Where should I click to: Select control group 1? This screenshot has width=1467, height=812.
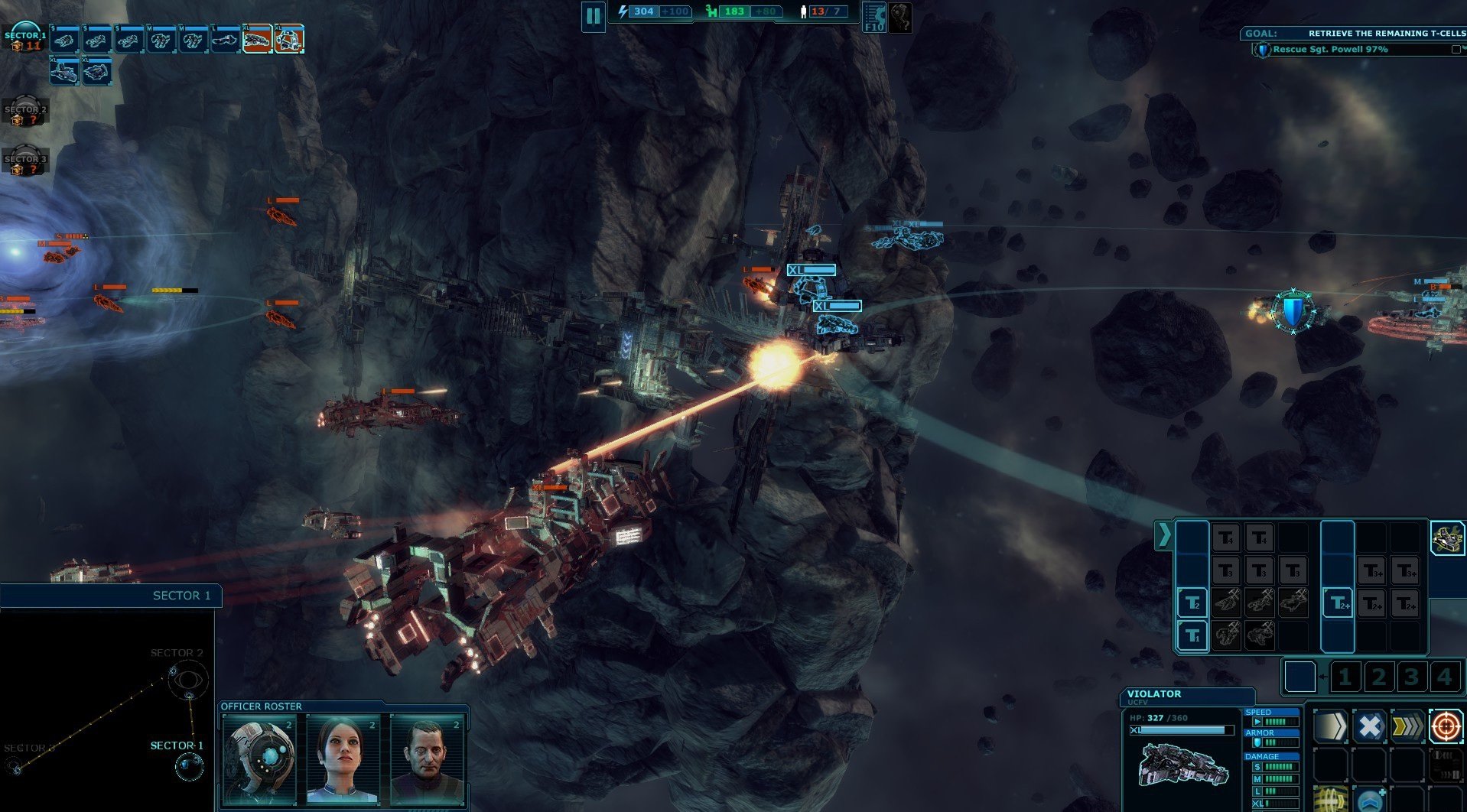tap(1345, 677)
